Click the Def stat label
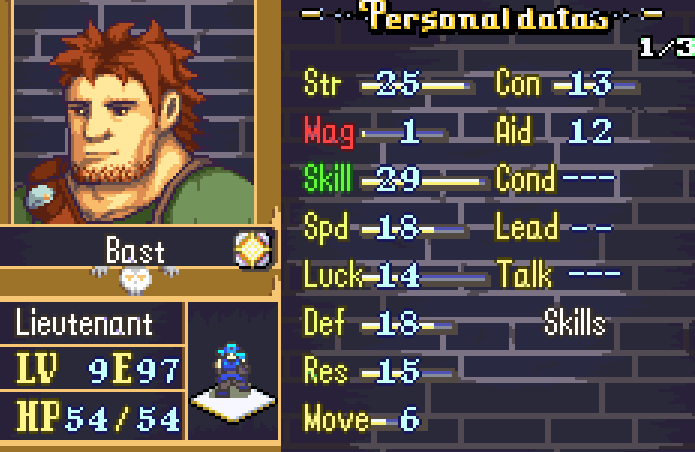Screen dimensions: 695x452 click(x=325, y=323)
